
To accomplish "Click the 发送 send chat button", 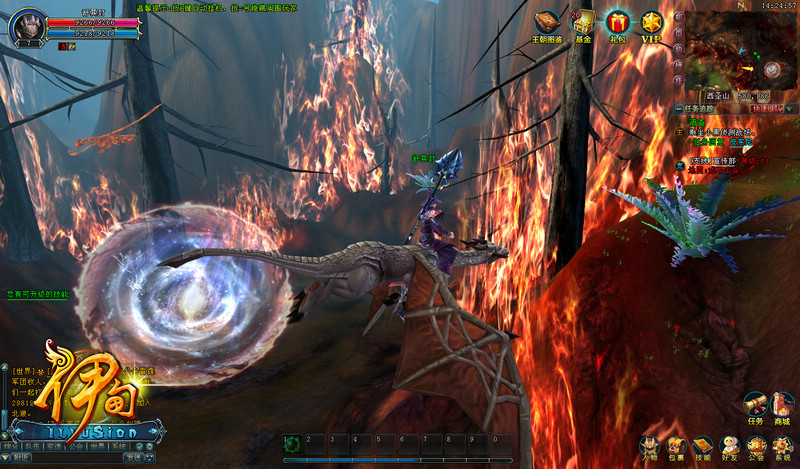I will (x=134, y=457).
